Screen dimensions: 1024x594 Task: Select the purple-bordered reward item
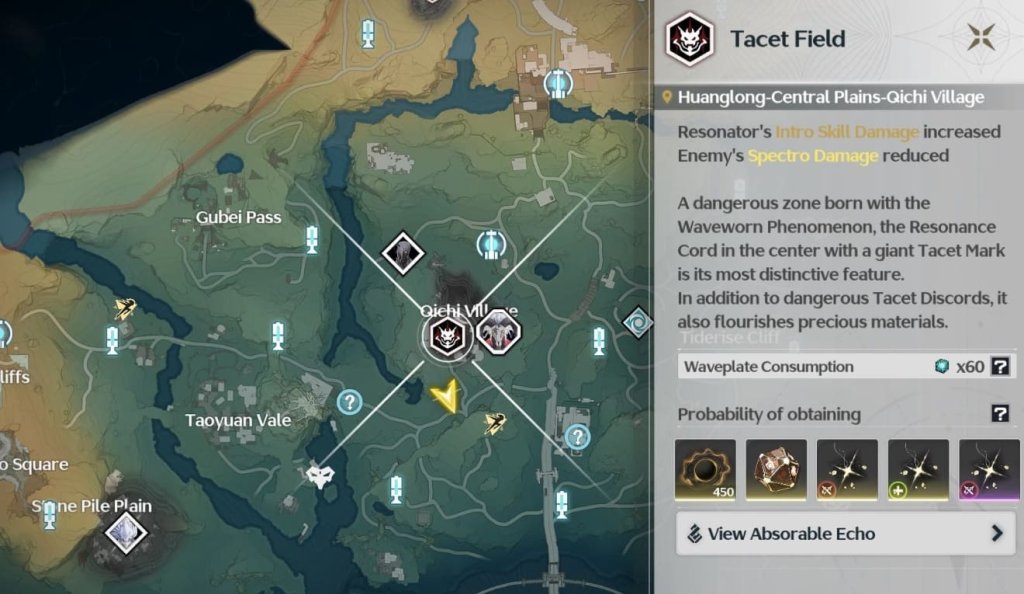tap(989, 469)
